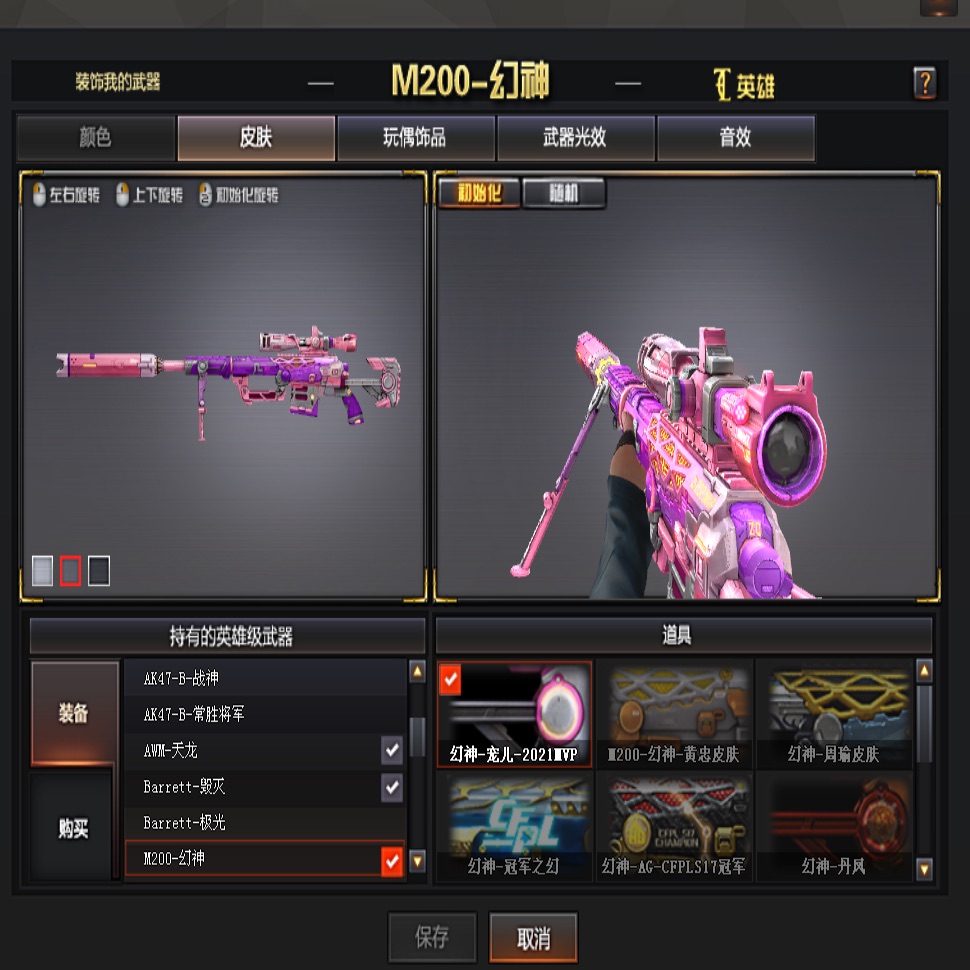
Task: Select Barrett-极光 weapon row
Action: click(264, 822)
